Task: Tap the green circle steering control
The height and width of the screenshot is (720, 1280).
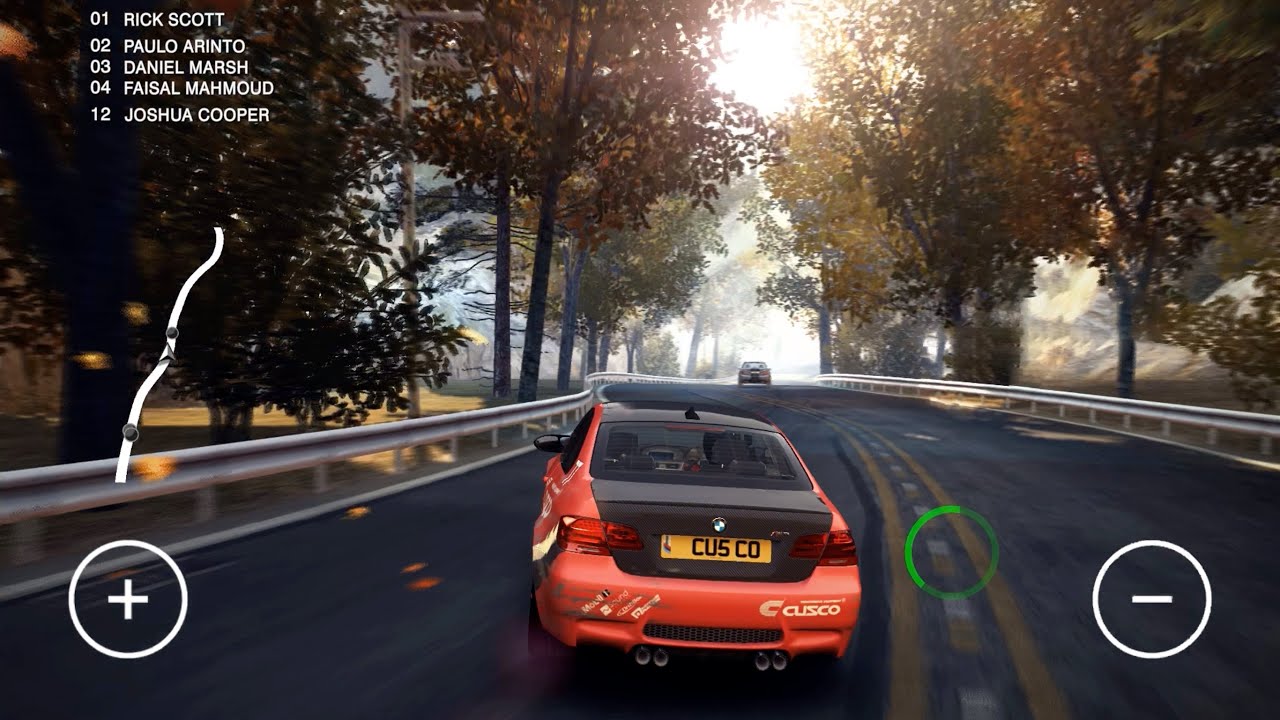Action: click(951, 553)
